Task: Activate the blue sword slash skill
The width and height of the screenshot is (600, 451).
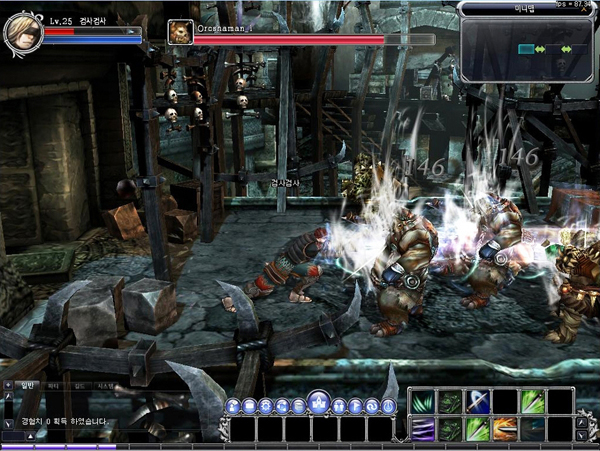Action: 478,402
